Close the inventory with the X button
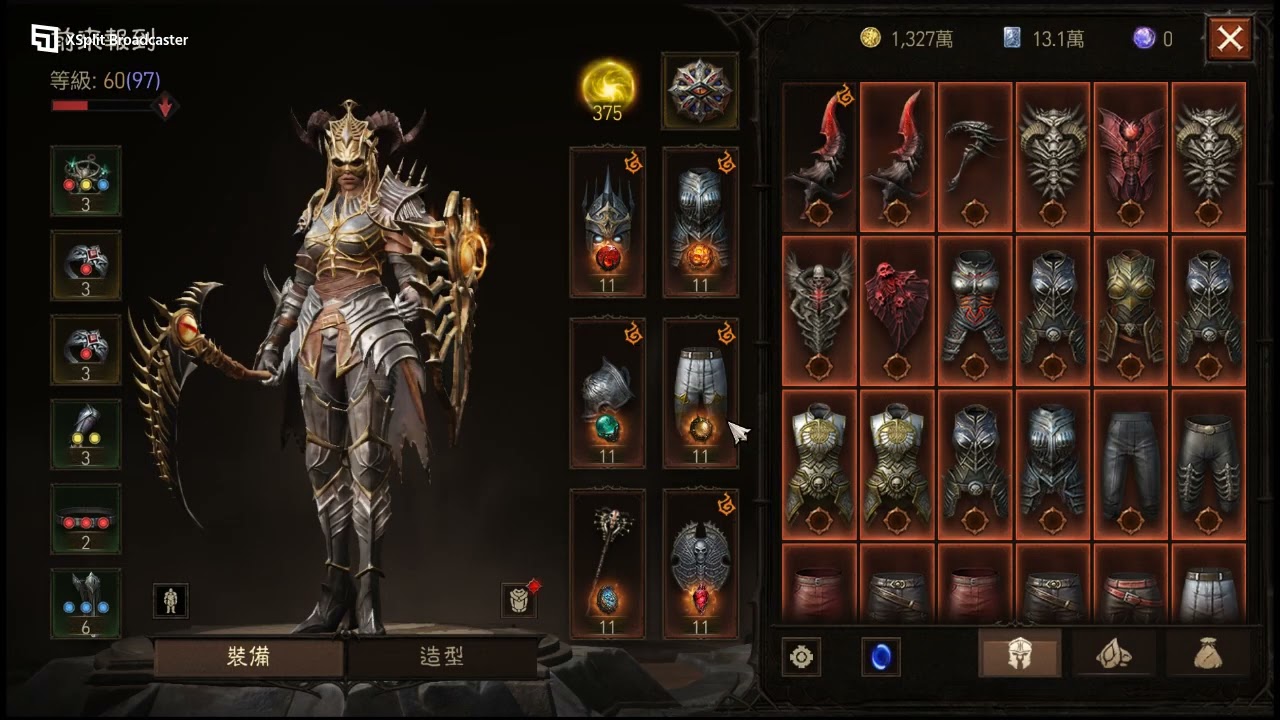The image size is (1280, 720). (1229, 40)
